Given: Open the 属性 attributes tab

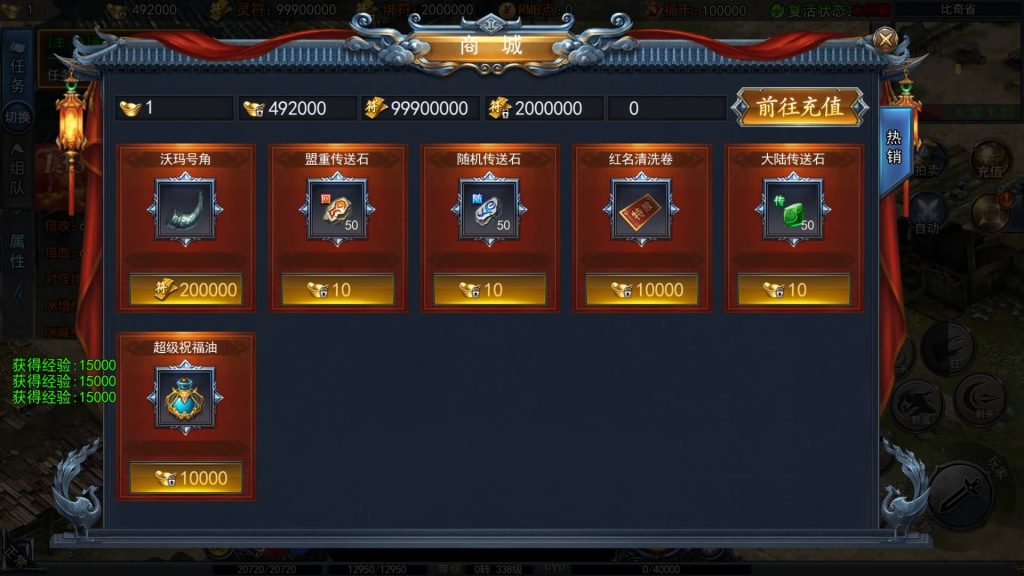Looking at the screenshot, I should (17, 250).
